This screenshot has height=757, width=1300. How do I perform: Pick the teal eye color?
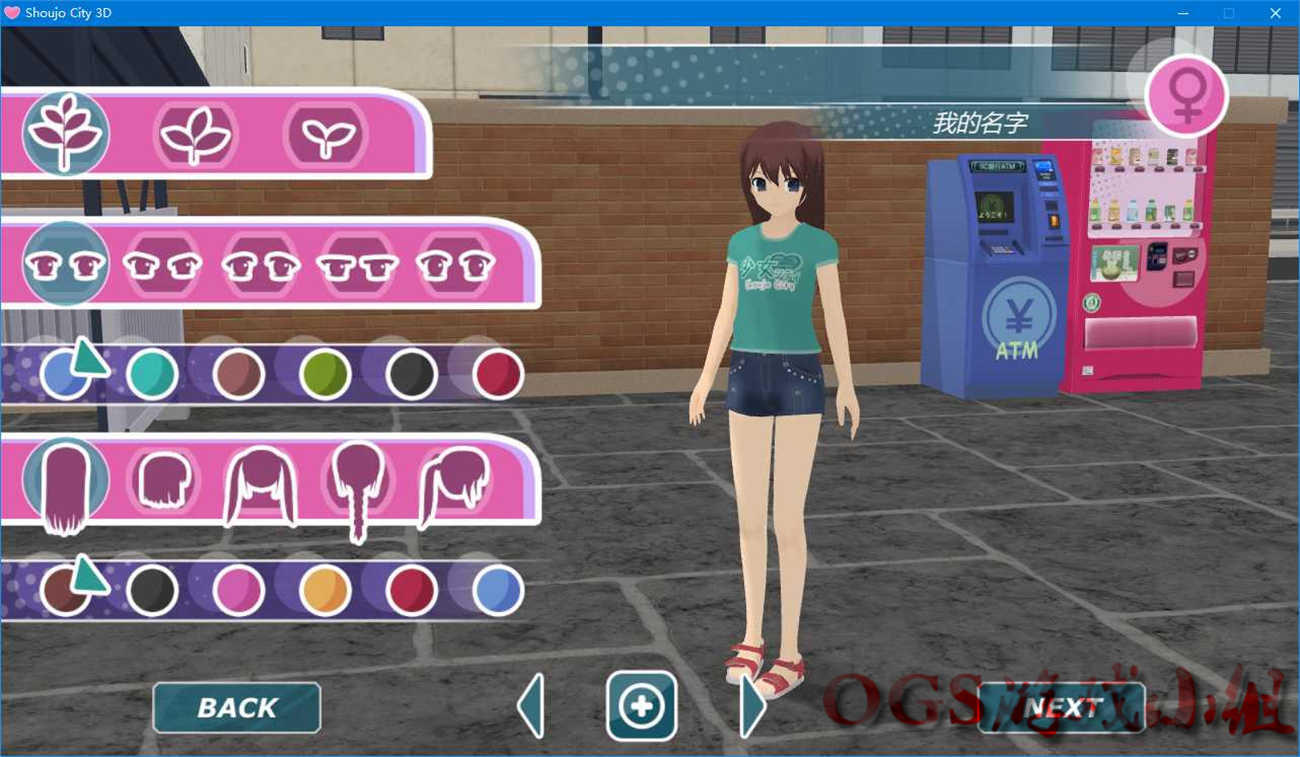coord(153,374)
